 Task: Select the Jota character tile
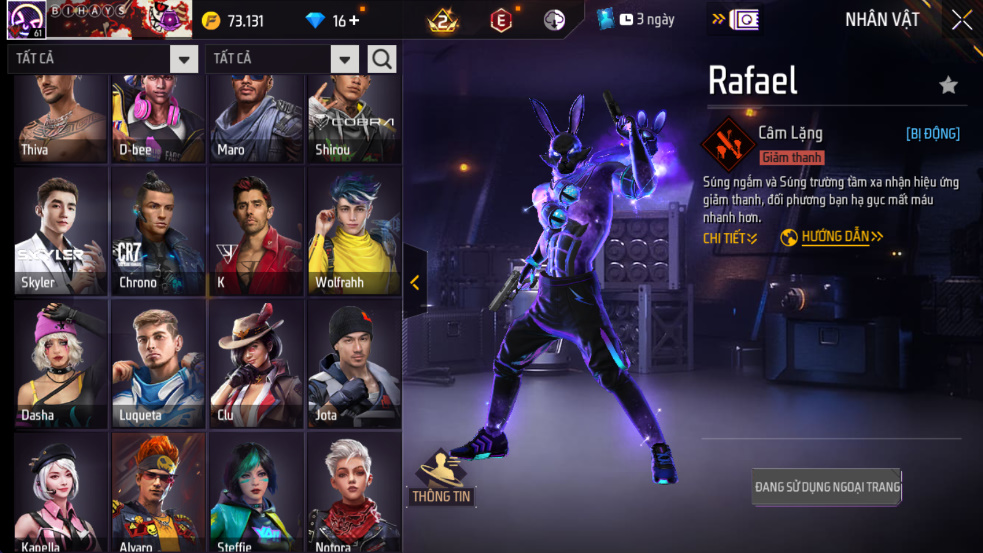[354, 364]
